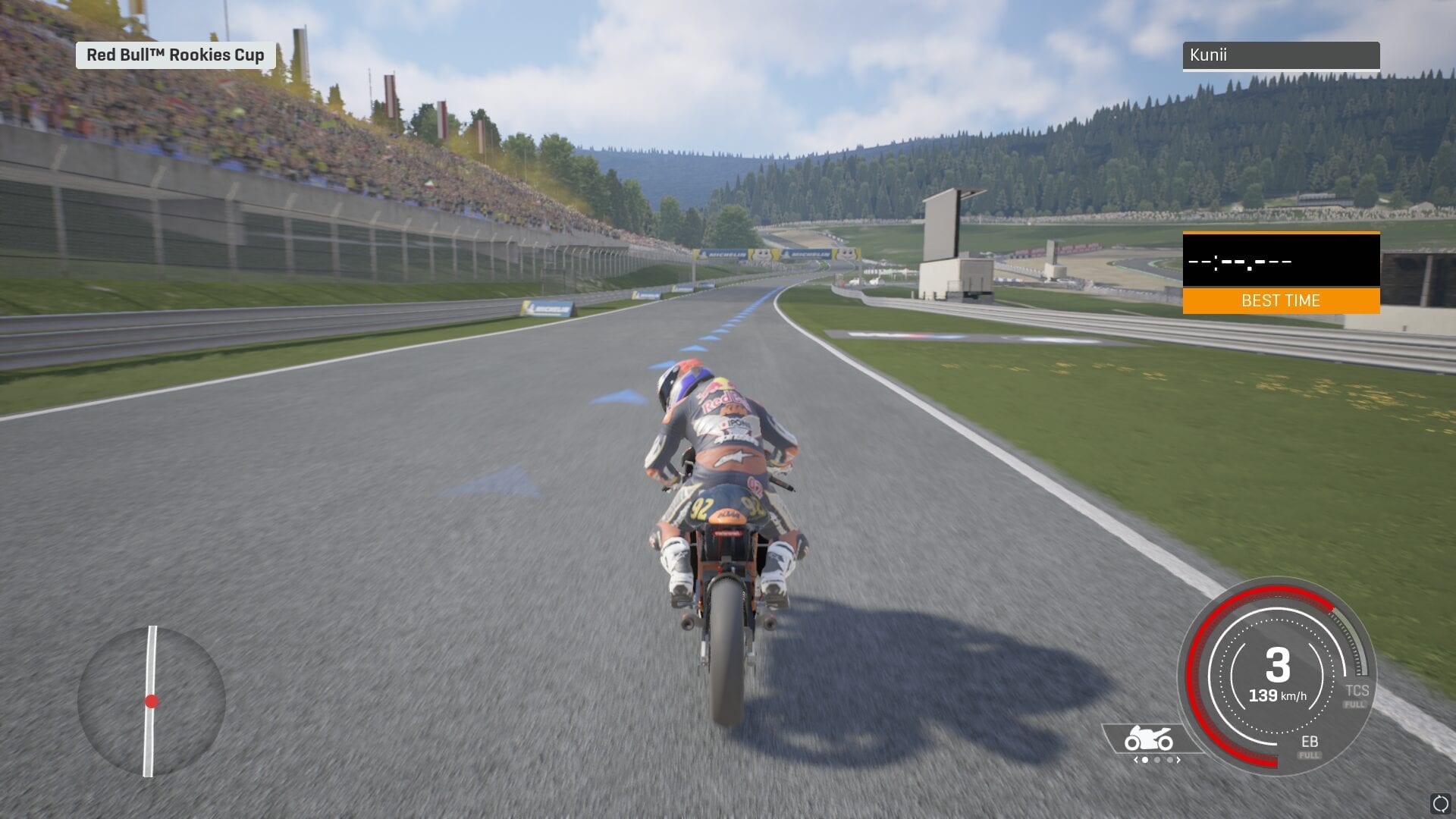Select the motorcycle icon panel
Screen dimensions: 1456x819
(x=1149, y=739)
